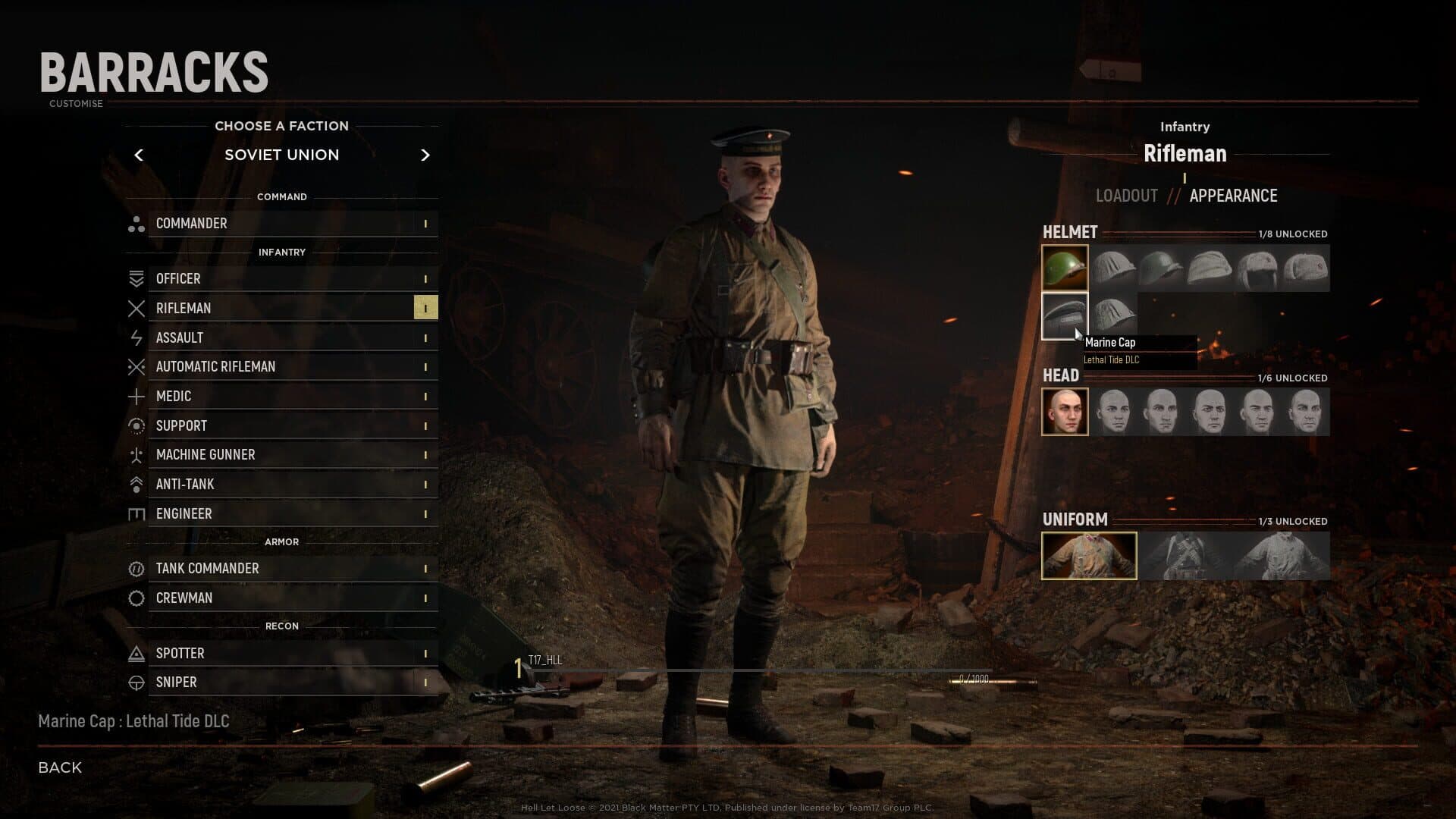Switch to next faction with right arrow
The height and width of the screenshot is (819, 1456).
coord(425,155)
